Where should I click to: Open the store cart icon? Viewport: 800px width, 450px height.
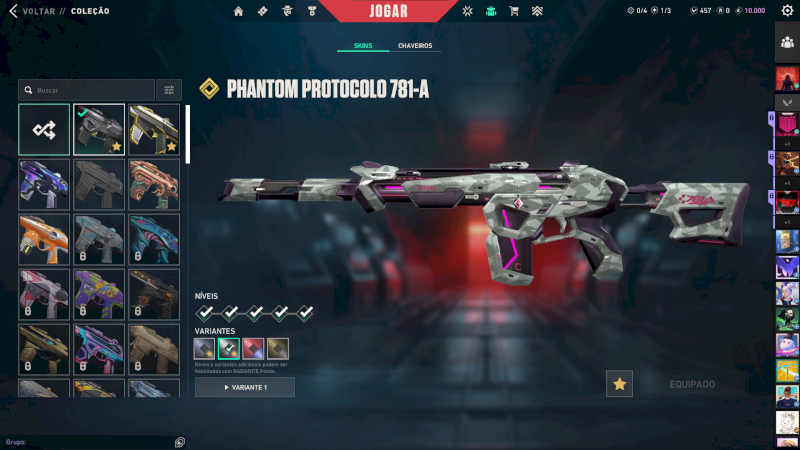(x=514, y=11)
